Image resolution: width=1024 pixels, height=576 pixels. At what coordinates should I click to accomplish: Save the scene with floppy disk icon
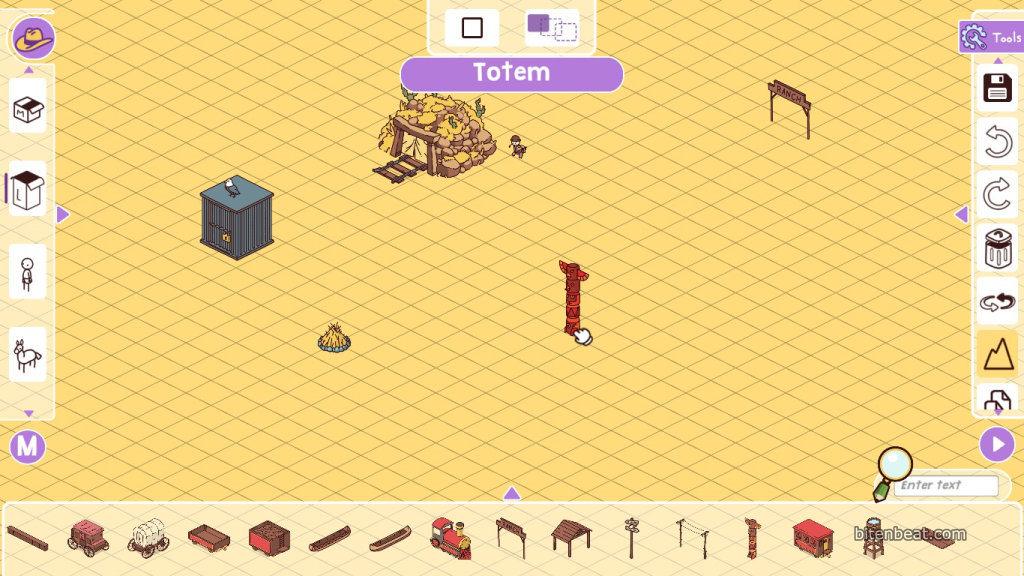997,88
